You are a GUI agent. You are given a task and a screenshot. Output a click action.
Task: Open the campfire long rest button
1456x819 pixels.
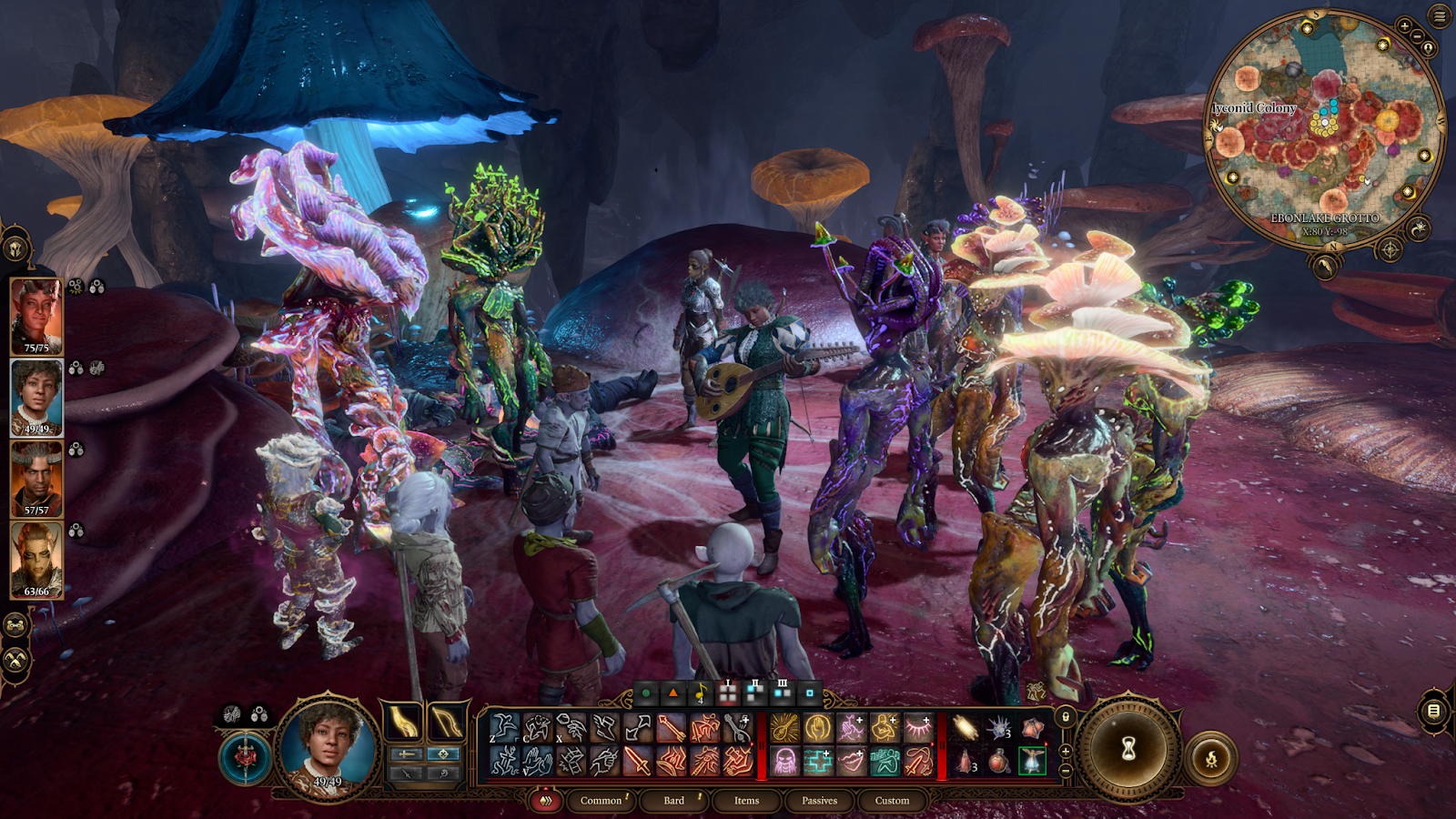(1211, 758)
